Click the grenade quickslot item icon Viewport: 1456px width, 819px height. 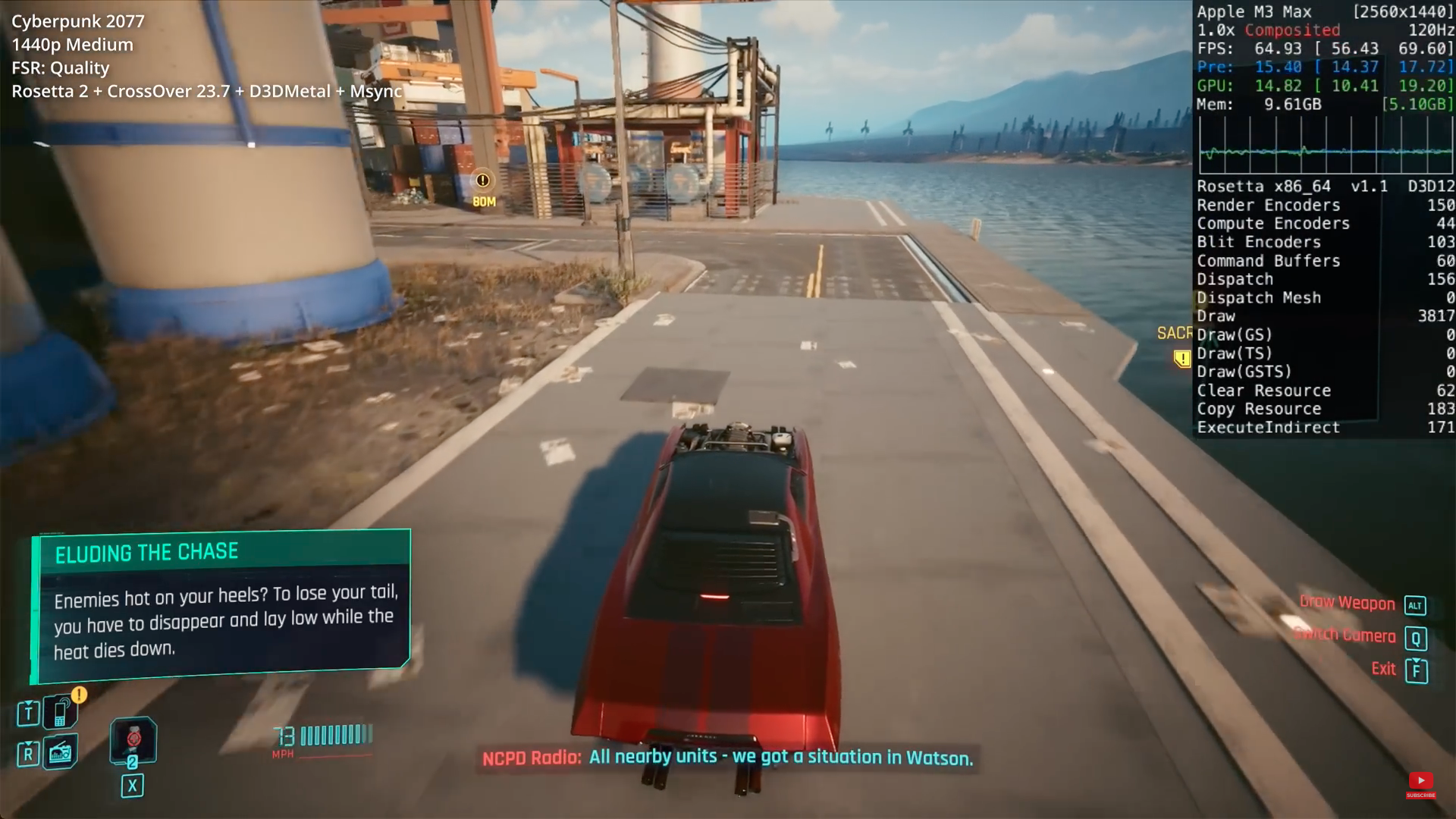[133, 739]
